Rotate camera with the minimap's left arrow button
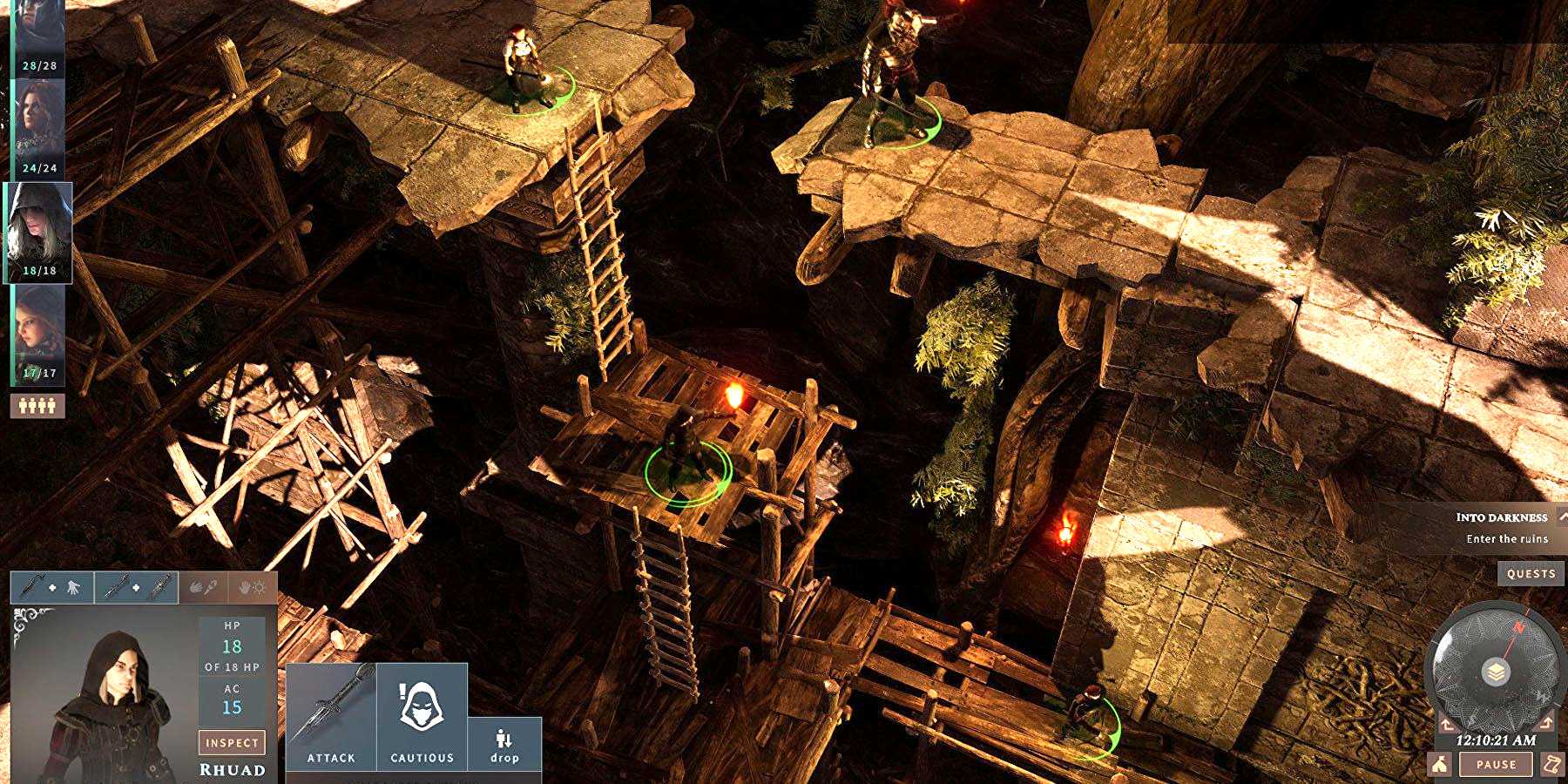This screenshot has height=784, width=1568. (1447, 724)
